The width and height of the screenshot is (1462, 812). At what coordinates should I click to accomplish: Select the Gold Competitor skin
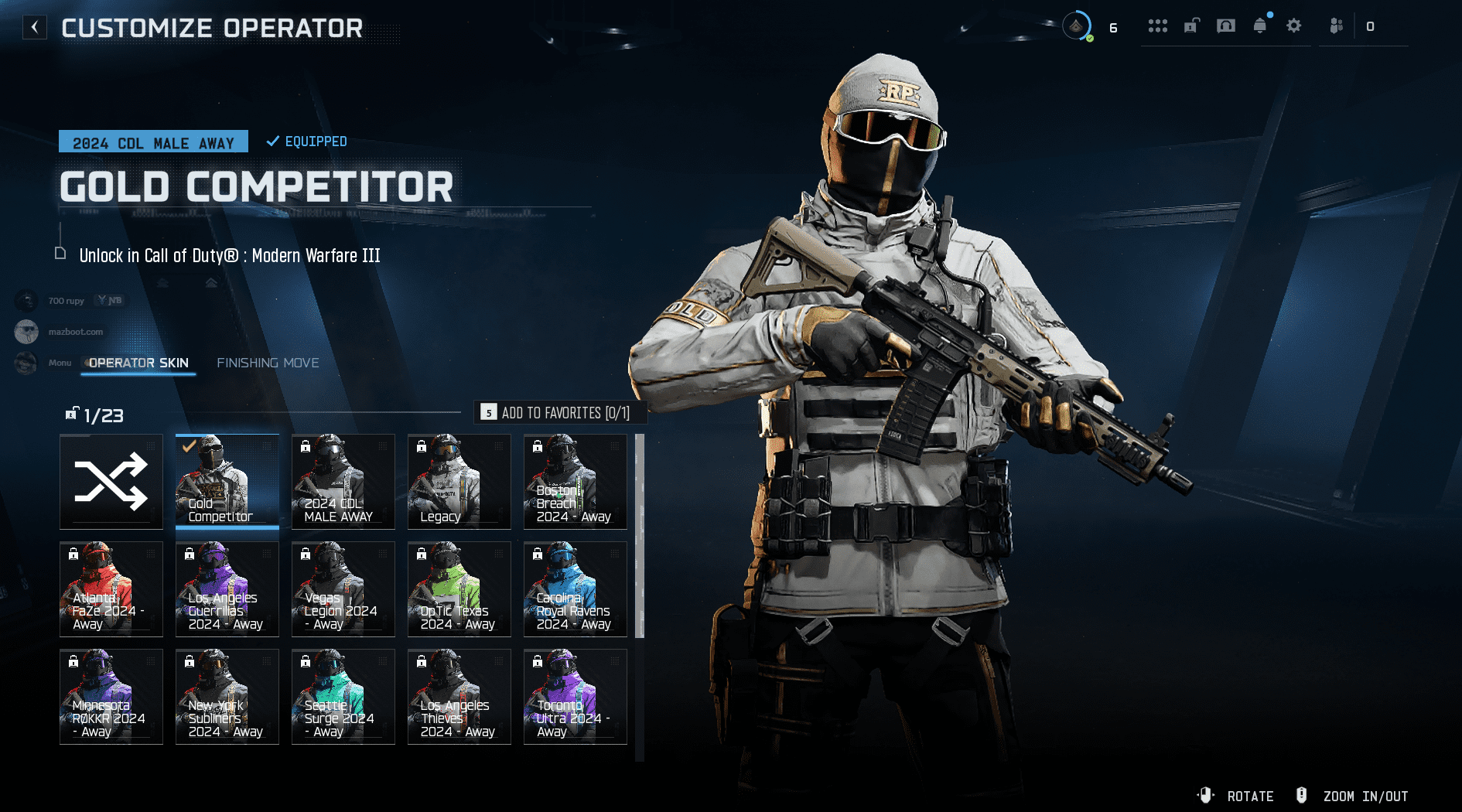(x=227, y=482)
